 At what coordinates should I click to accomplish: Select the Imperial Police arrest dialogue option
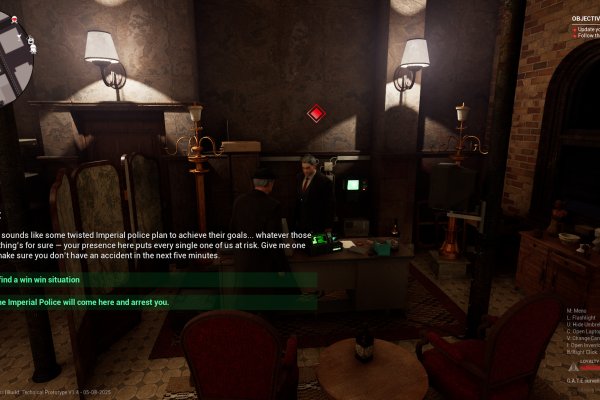(85, 302)
